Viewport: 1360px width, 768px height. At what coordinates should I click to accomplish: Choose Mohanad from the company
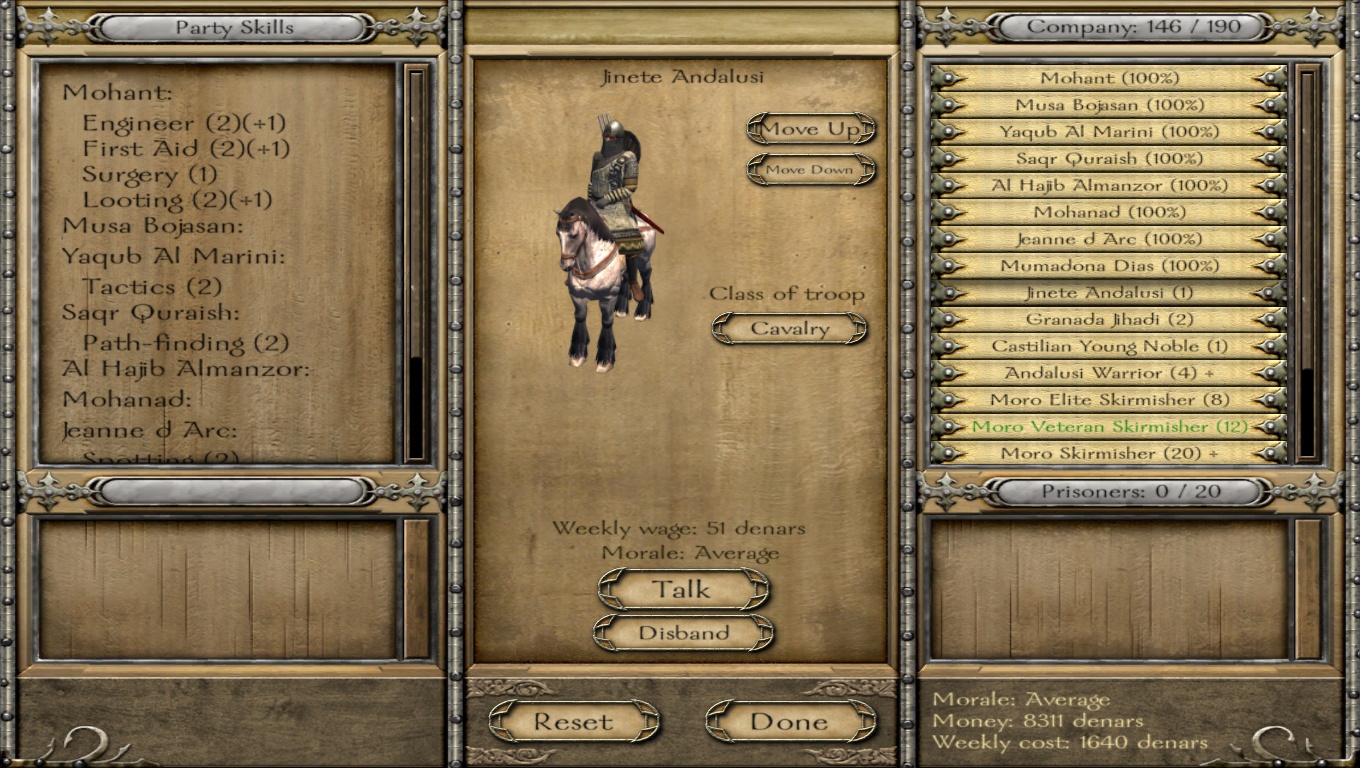pos(1109,213)
